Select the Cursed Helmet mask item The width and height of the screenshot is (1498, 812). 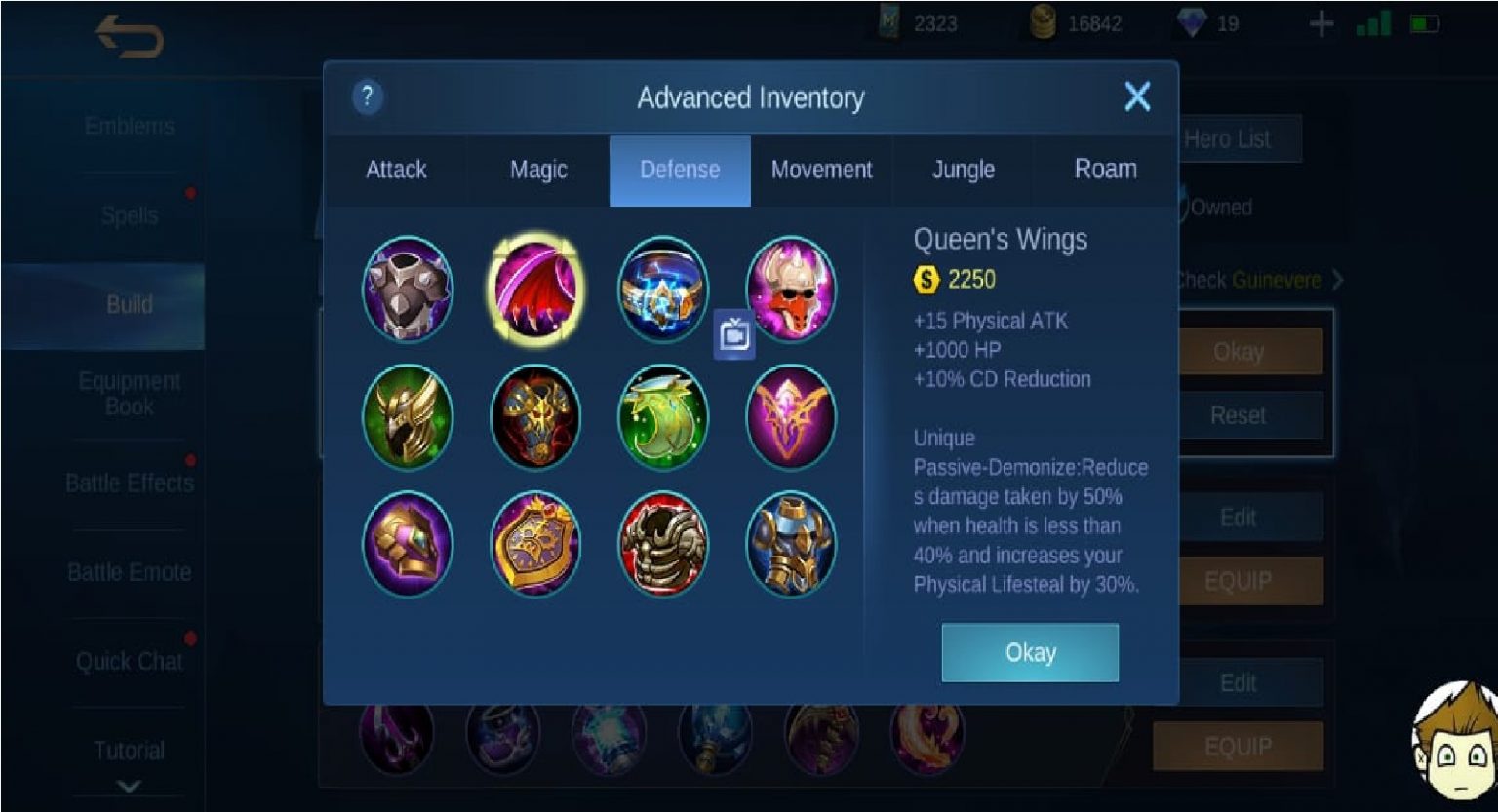pos(791,288)
